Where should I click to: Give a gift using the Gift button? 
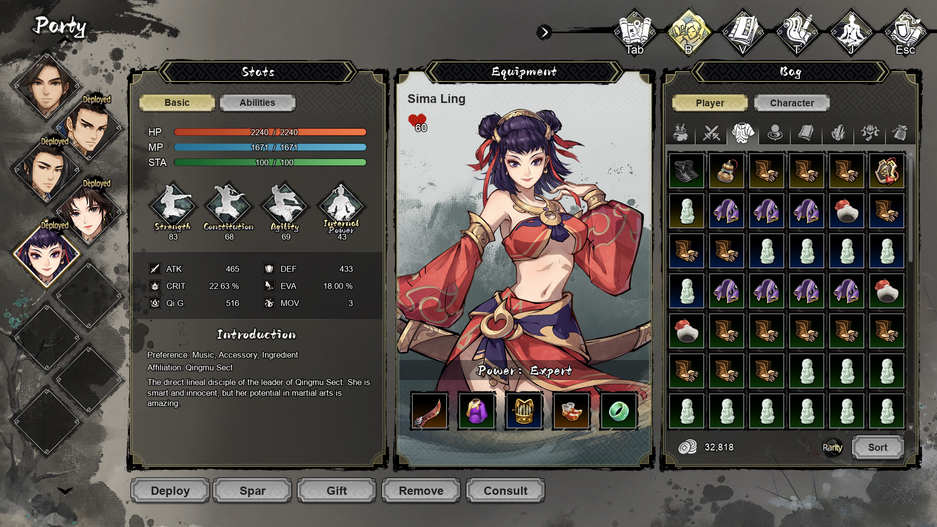pos(336,491)
